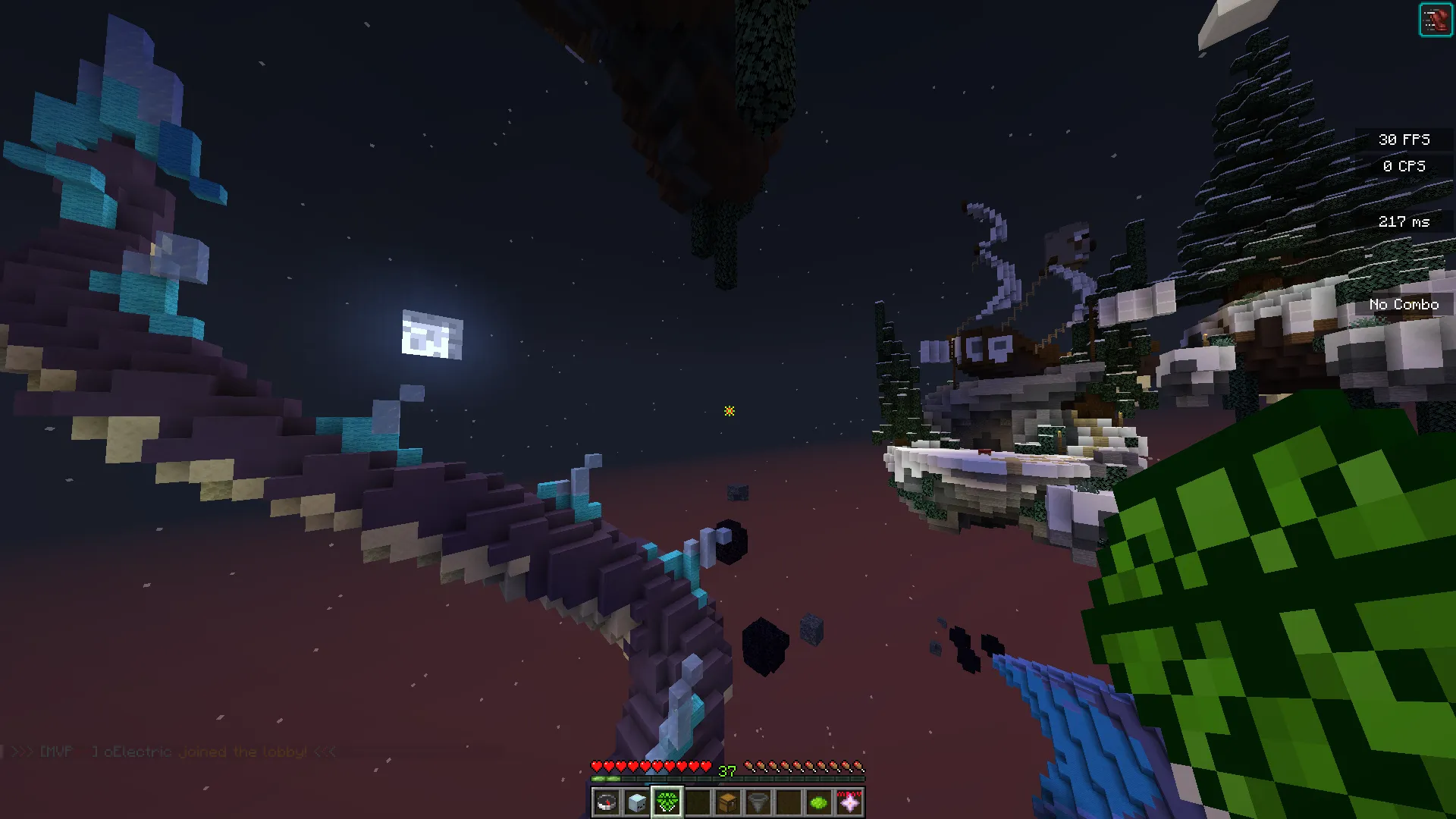Toggle the No Combo indicator
This screenshot has width=1456, height=819.
(1404, 303)
